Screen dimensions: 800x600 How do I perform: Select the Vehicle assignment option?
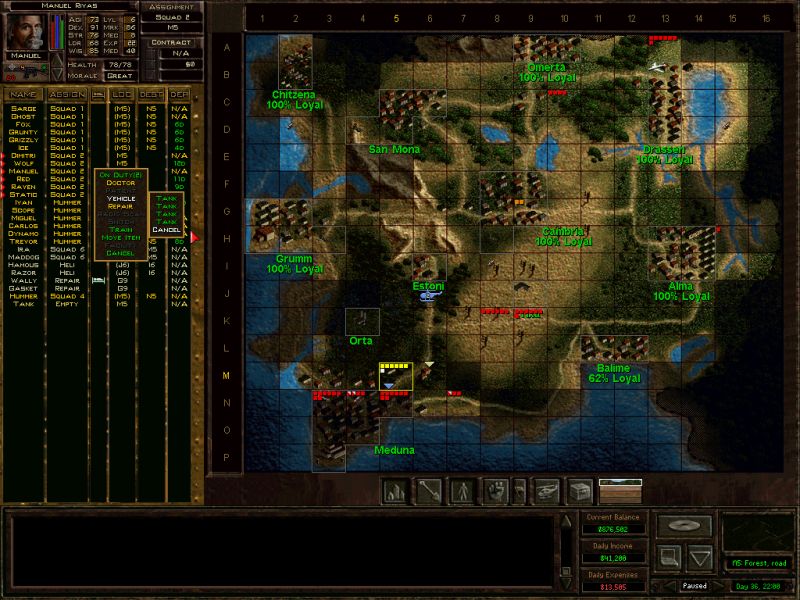pyautogui.click(x=120, y=198)
